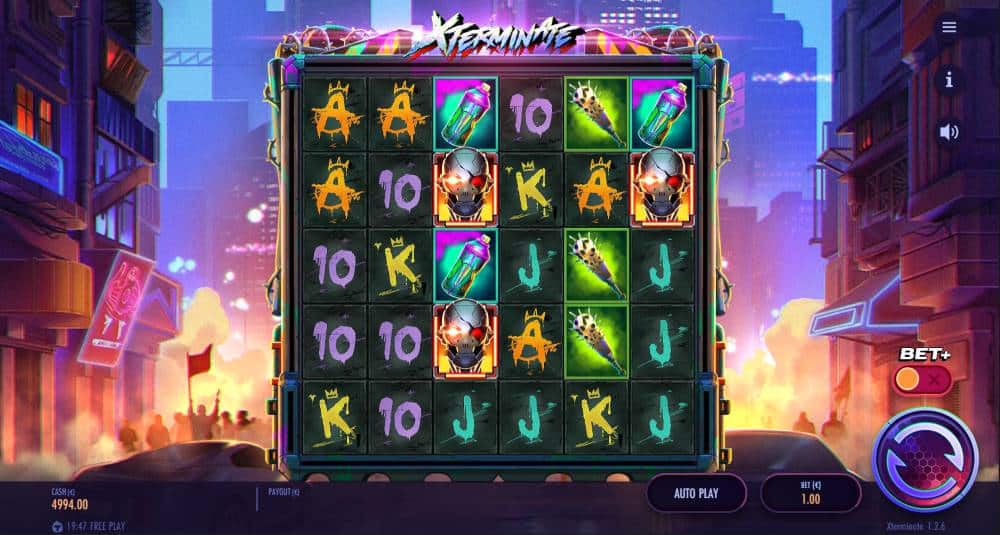This screenshot has height=535, width=1000.
Task: Toggle the BET+ switch
Action: coord(921,380)
